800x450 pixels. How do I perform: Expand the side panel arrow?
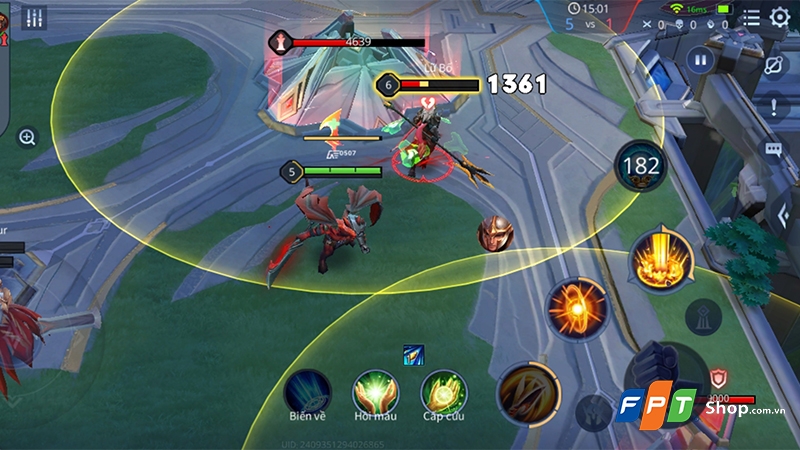pyautogui.click(x=783, y=213)
